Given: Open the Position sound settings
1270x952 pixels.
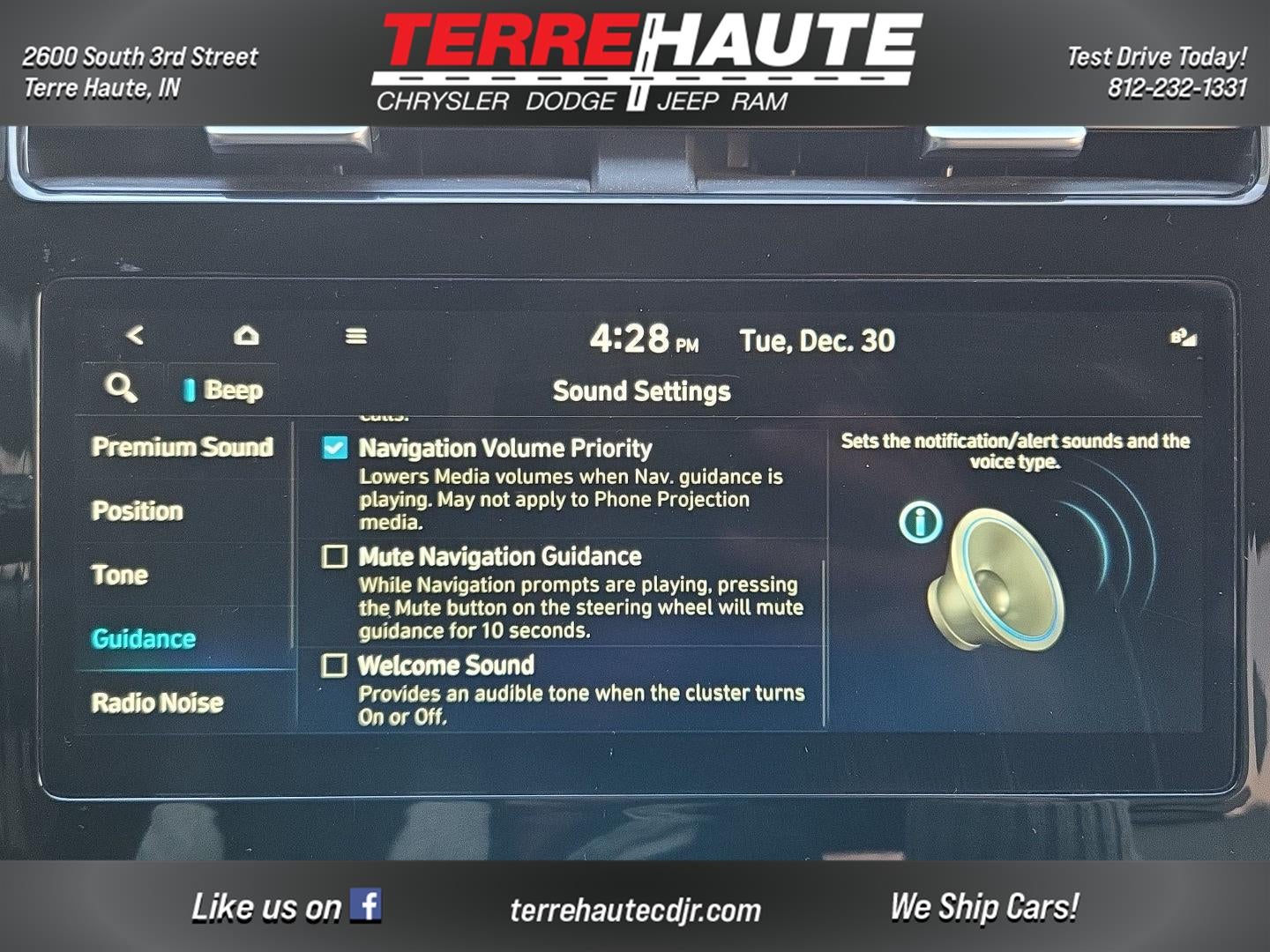Looking at the screenshot, I should [x=138, y=511].
